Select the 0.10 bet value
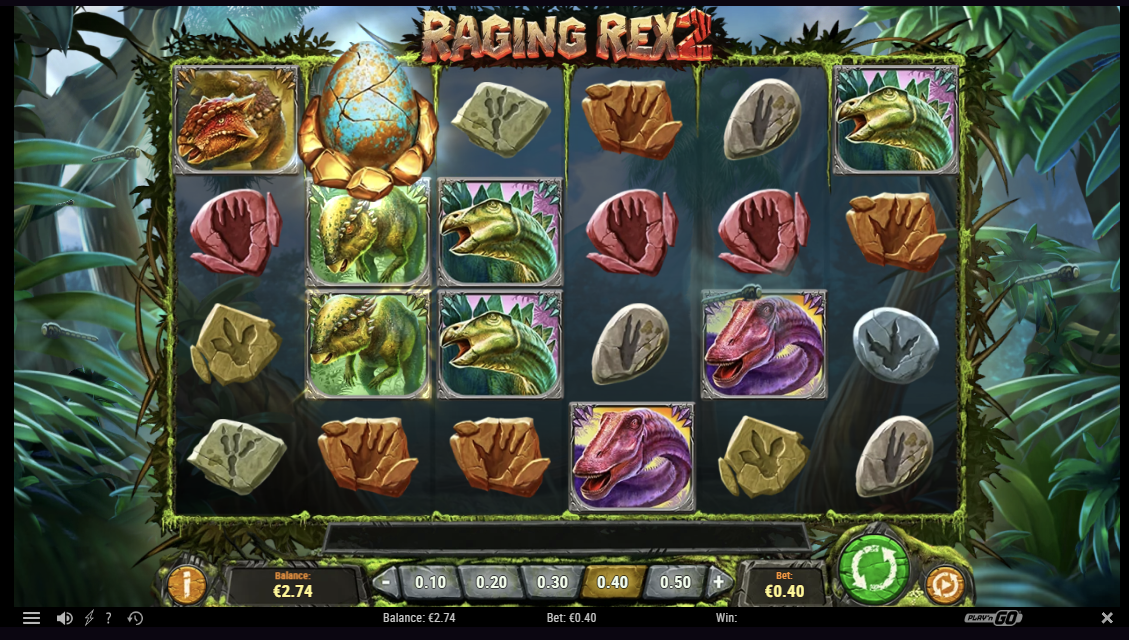The image size is (1129, 640). tap(430, 582)
